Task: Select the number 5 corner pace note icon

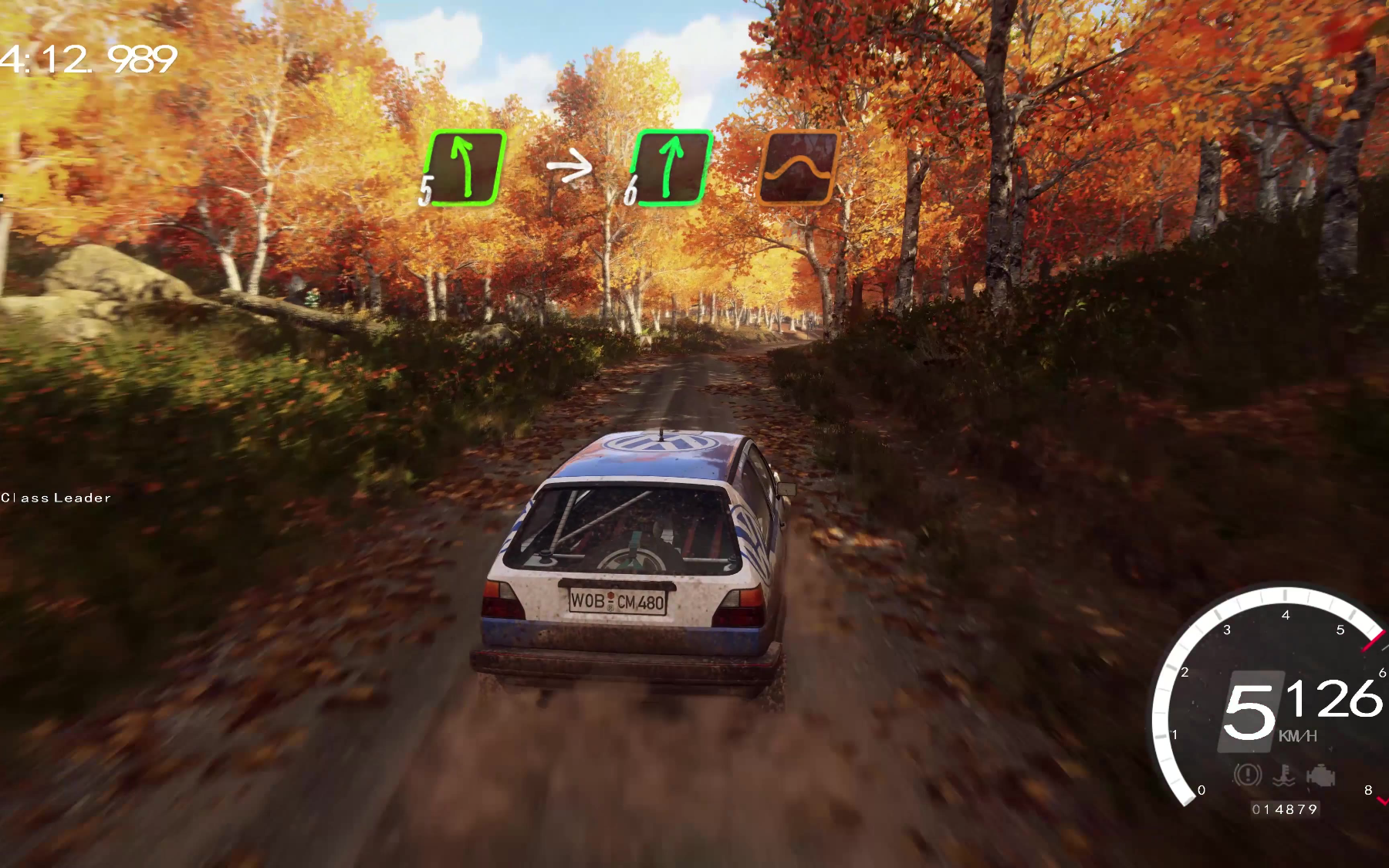Action: (x=465, y=168)
